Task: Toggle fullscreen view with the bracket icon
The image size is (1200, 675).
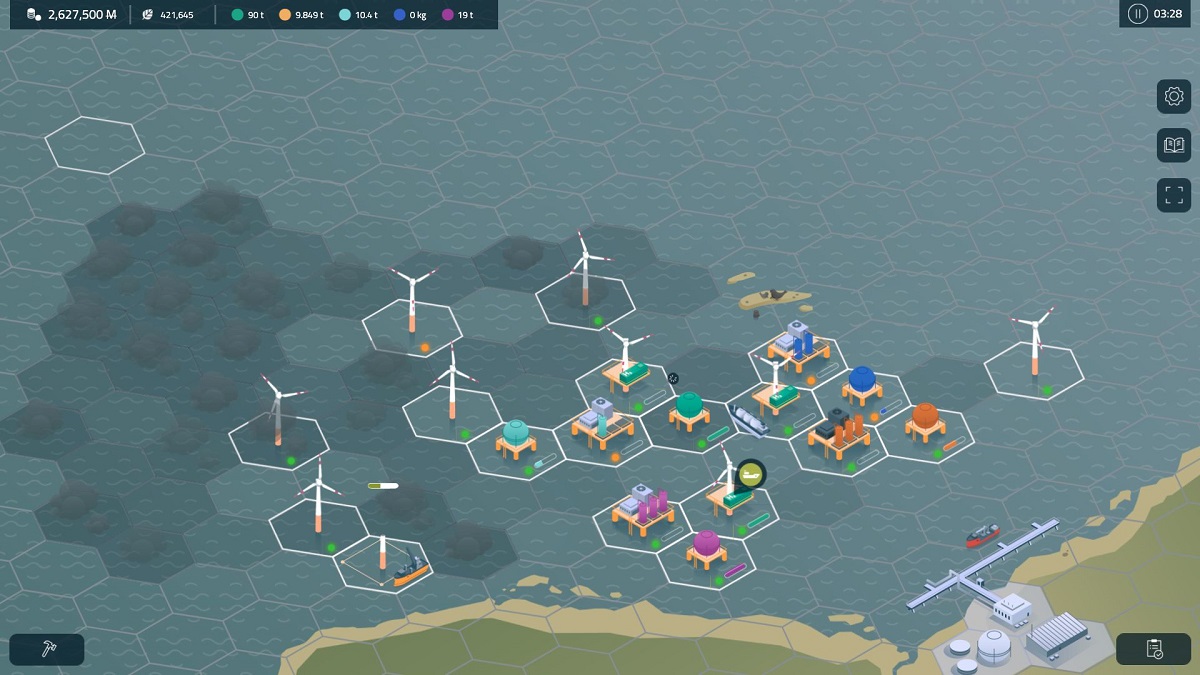Action: tap(1174, 195)
